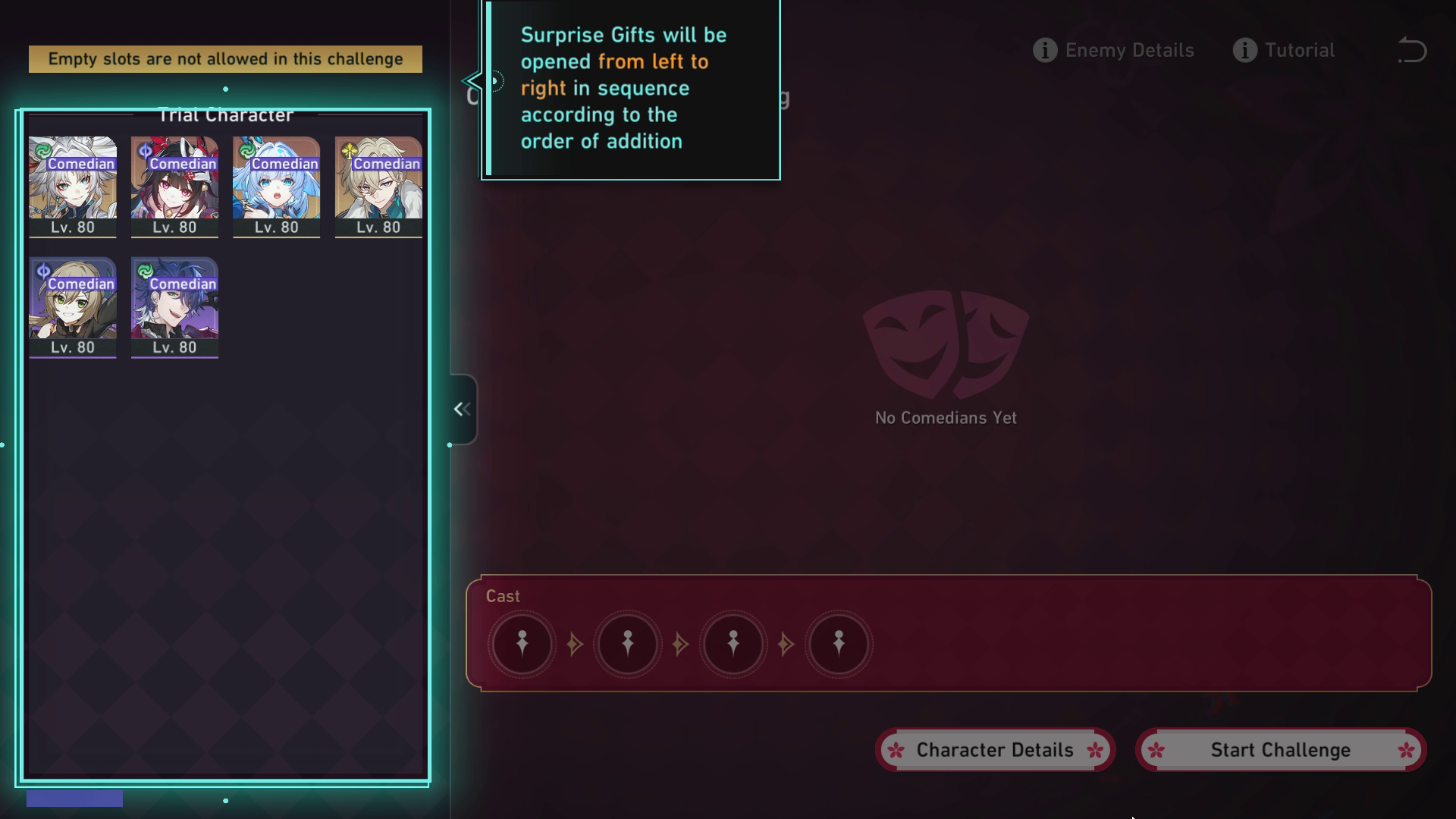Choose the dark-haired girl with fox mask
Image resolution: width=1456 pixels, height=819 pixels.
coord(174,187)
